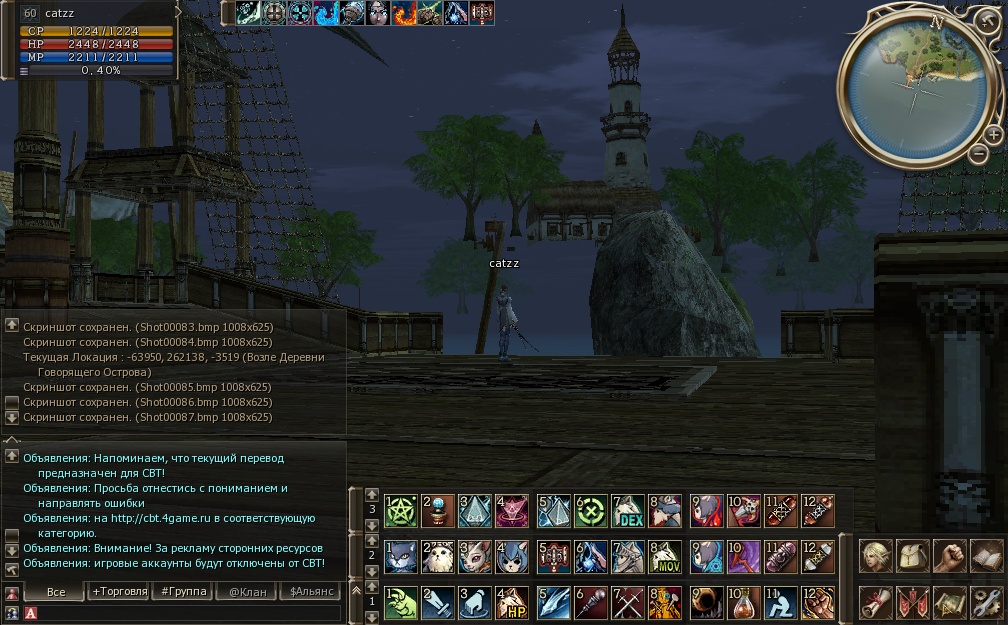
Task: Switch chat to the +Торговля tab
Action: [x=119, y=591]
